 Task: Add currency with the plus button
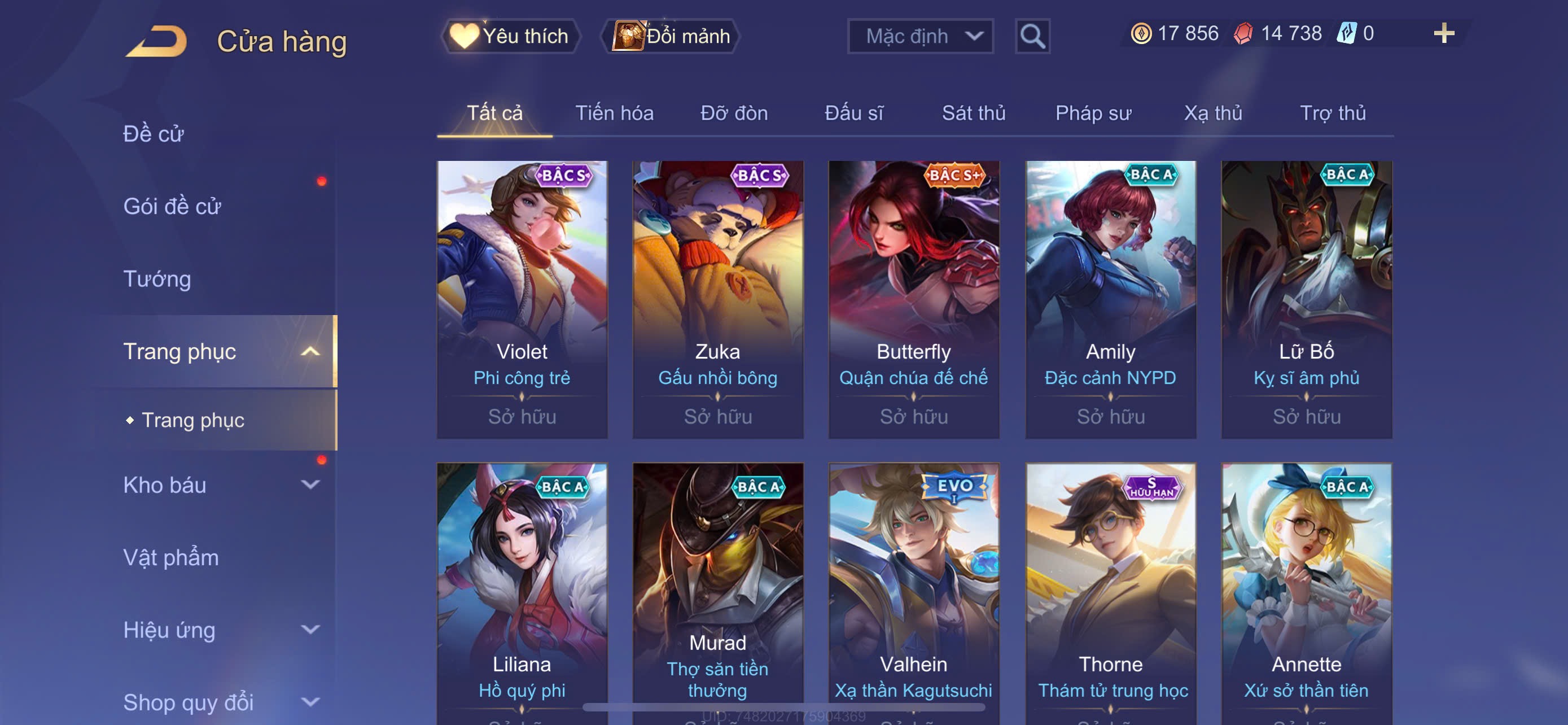pyautogui.click(x=1443, y=33)
